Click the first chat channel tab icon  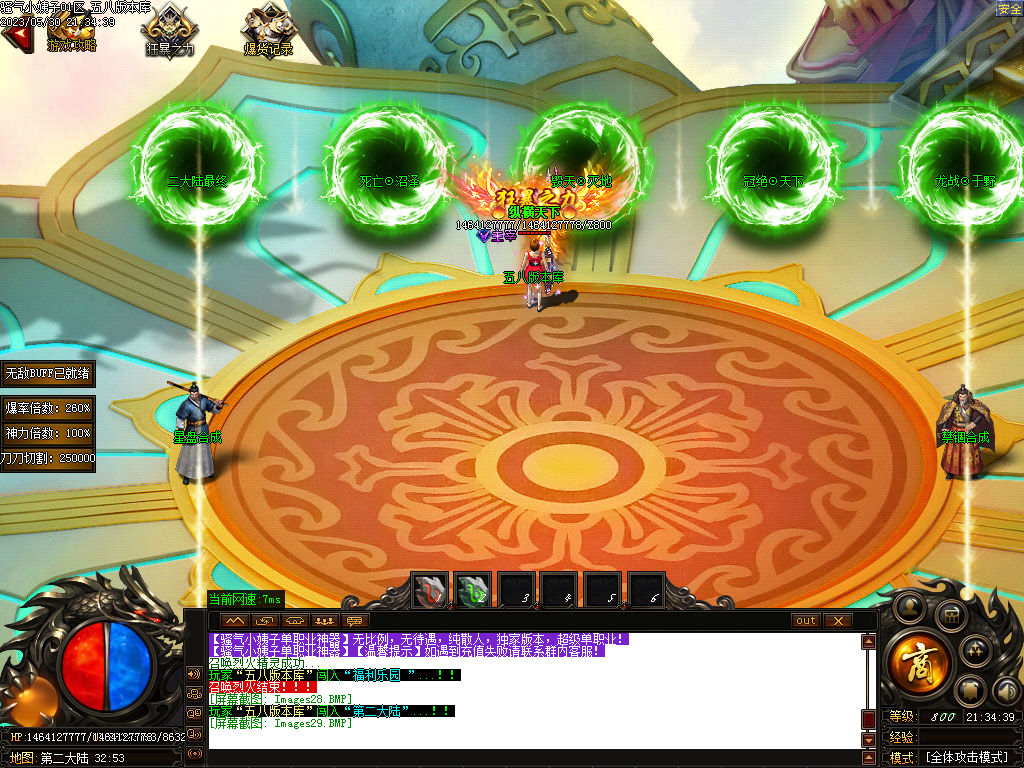235,621
